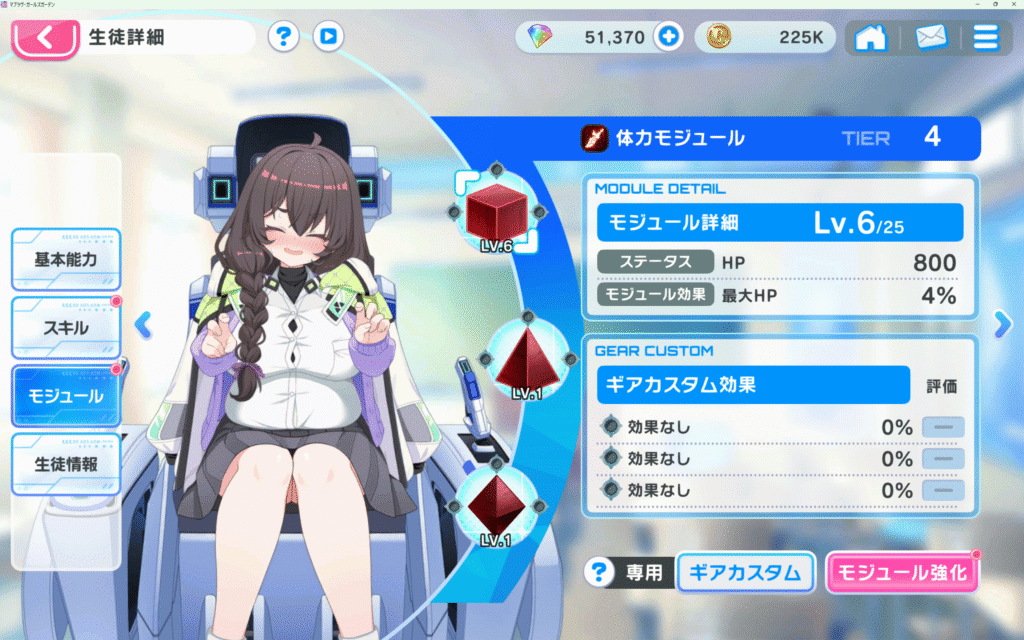Select the モジュール tab

[66, 395]
